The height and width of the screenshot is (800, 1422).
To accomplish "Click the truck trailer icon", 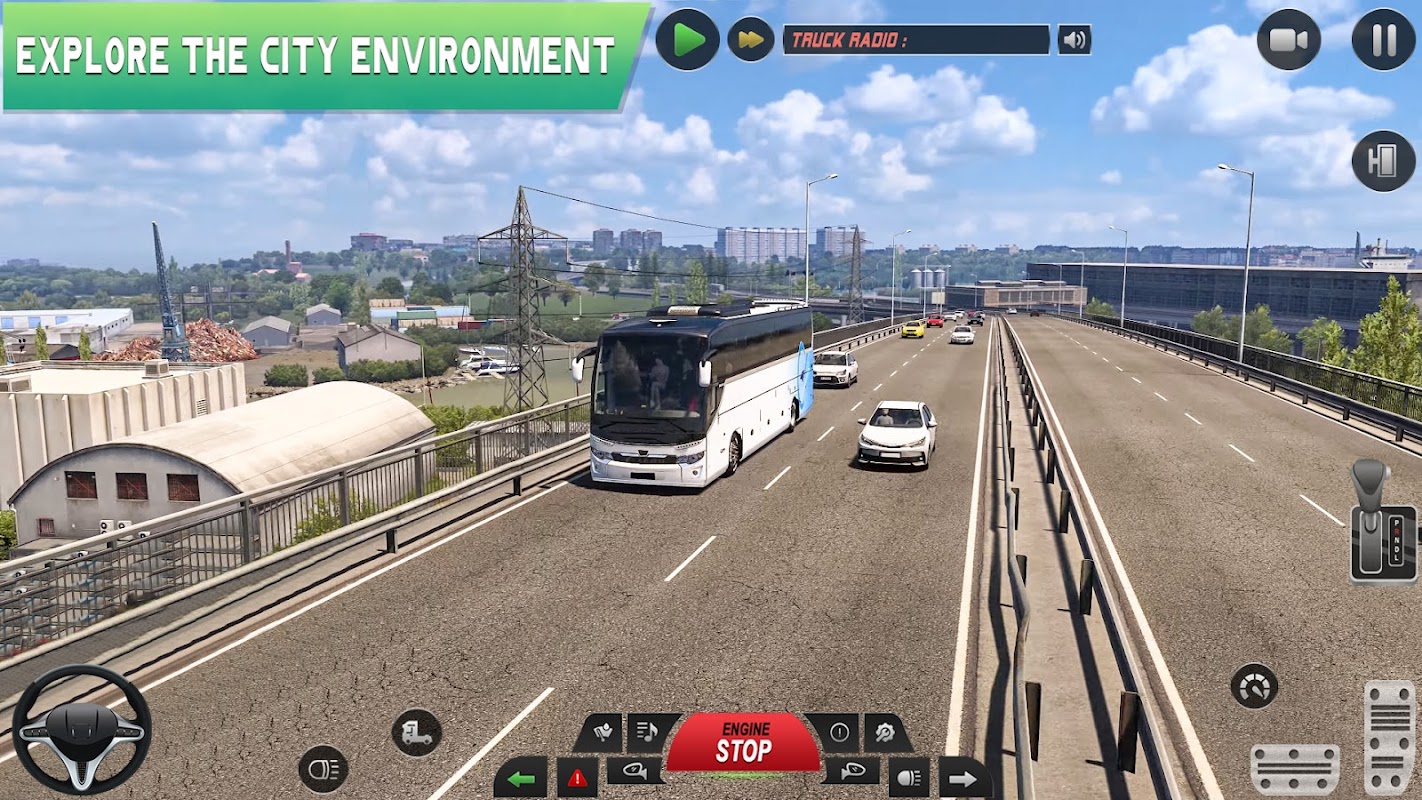I will 416,733.
